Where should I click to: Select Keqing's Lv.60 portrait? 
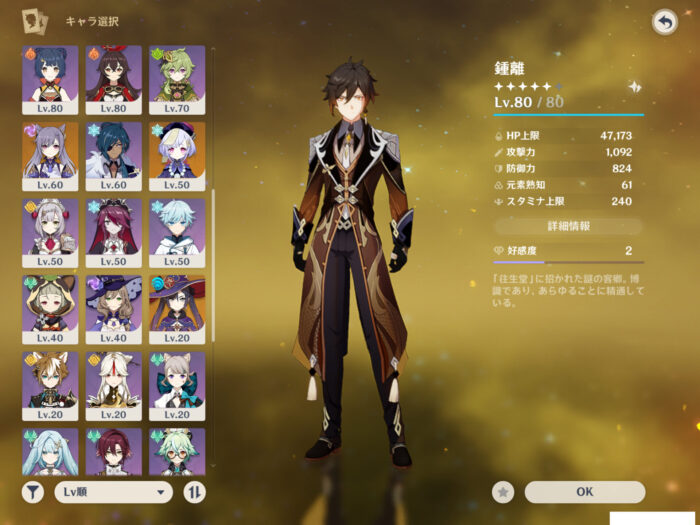click(50, 156)
